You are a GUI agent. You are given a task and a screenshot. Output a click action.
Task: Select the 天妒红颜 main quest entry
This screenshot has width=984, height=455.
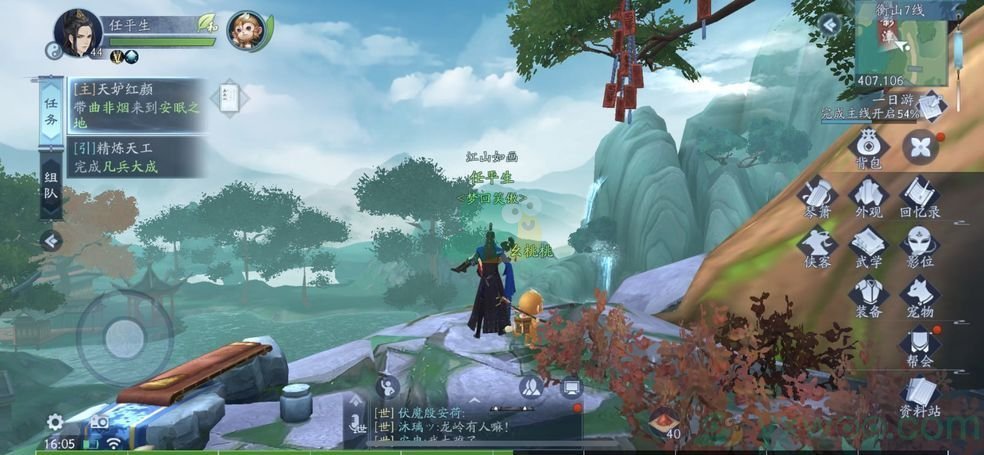pyautogui.click(x=137, y=105)
